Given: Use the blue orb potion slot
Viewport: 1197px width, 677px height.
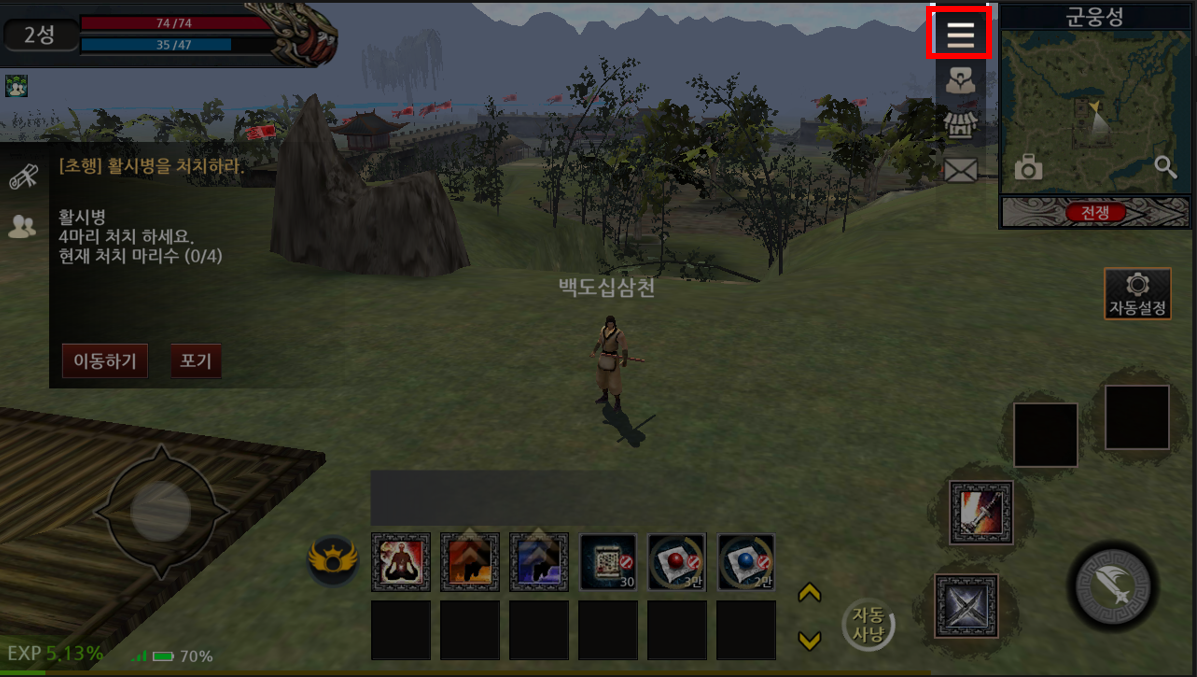Looking at the screenshot, I should (x=746, y=561).
